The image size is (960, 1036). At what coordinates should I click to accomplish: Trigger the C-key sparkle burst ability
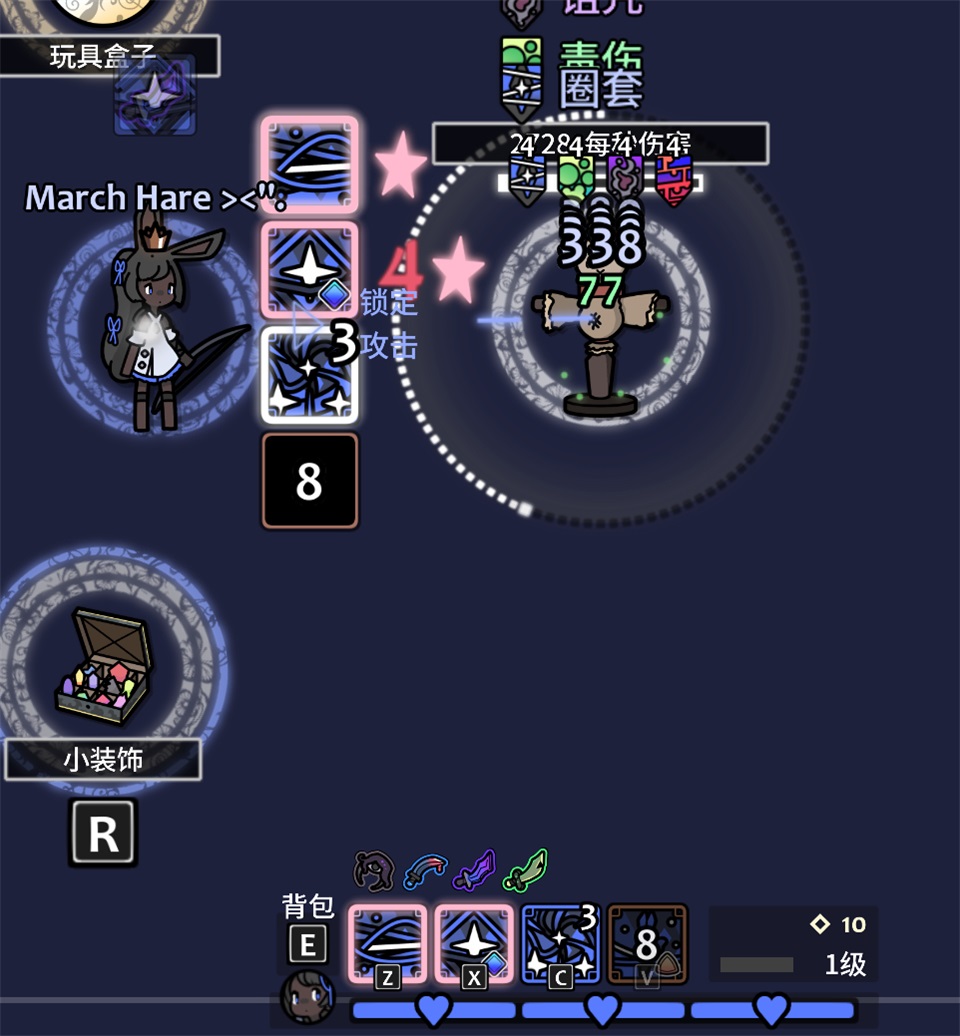coord(560,944)
